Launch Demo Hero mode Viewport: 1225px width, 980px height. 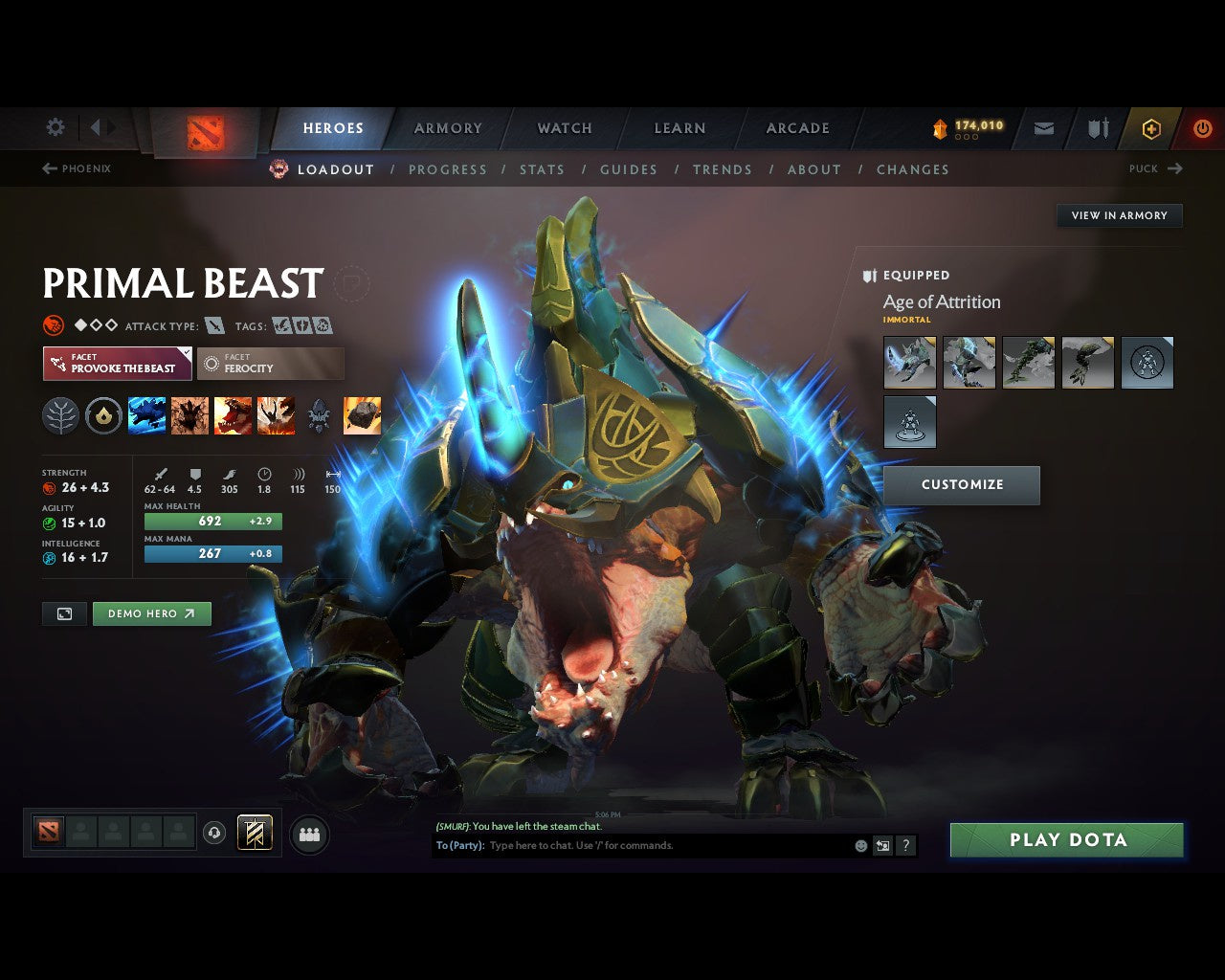pos(151,613)
